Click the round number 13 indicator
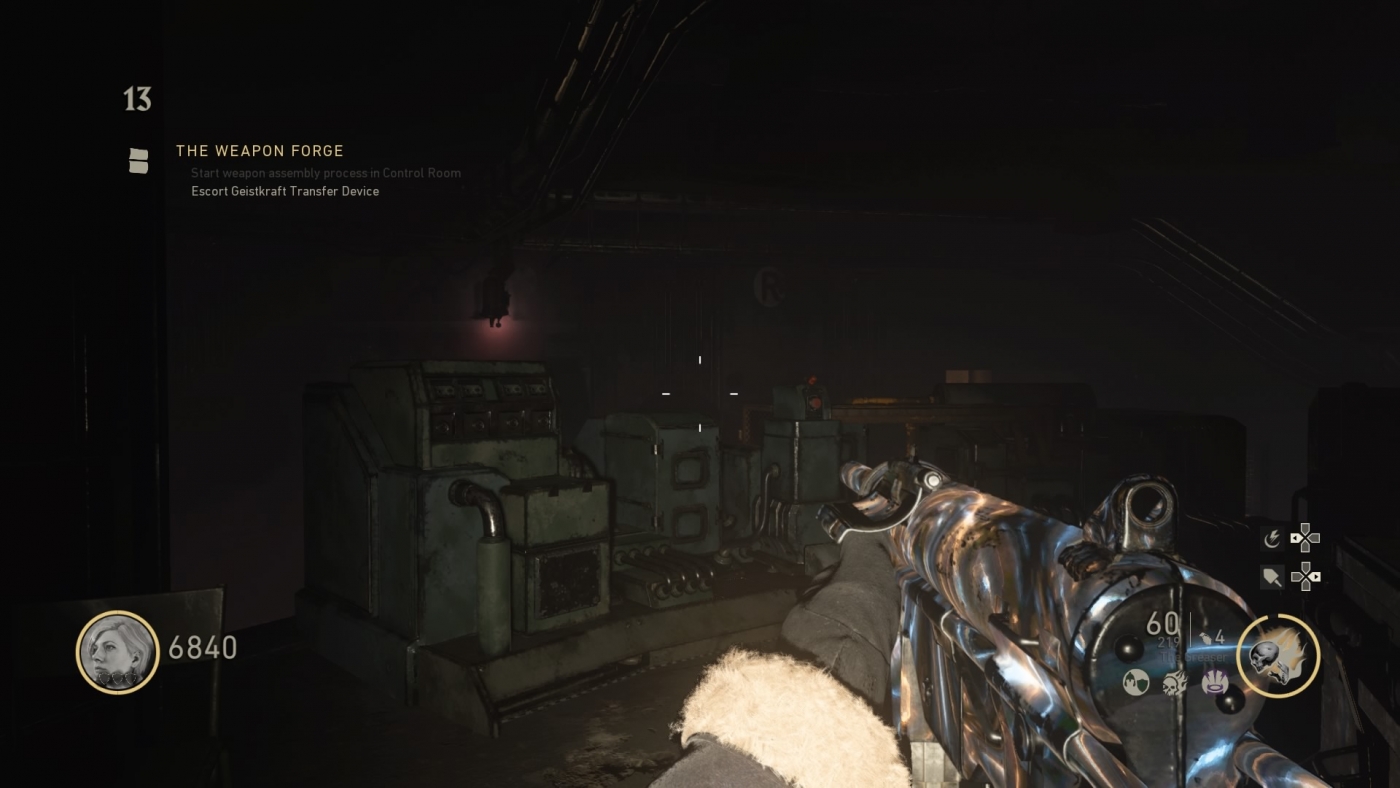The height and width of the screenshot is (788, 1400). [x=136, y=99]
